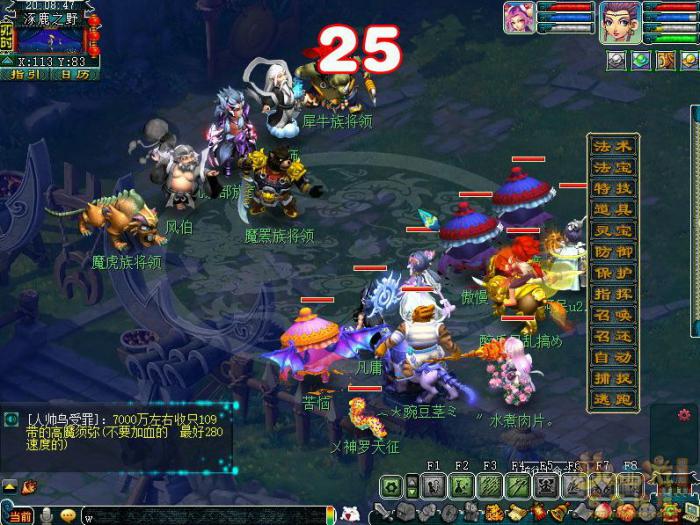Image resolution: width=700 pixels, height=525 pixels.
Task: Click the 涿鹿之野 minimap preview
Action: pos(49,40)
